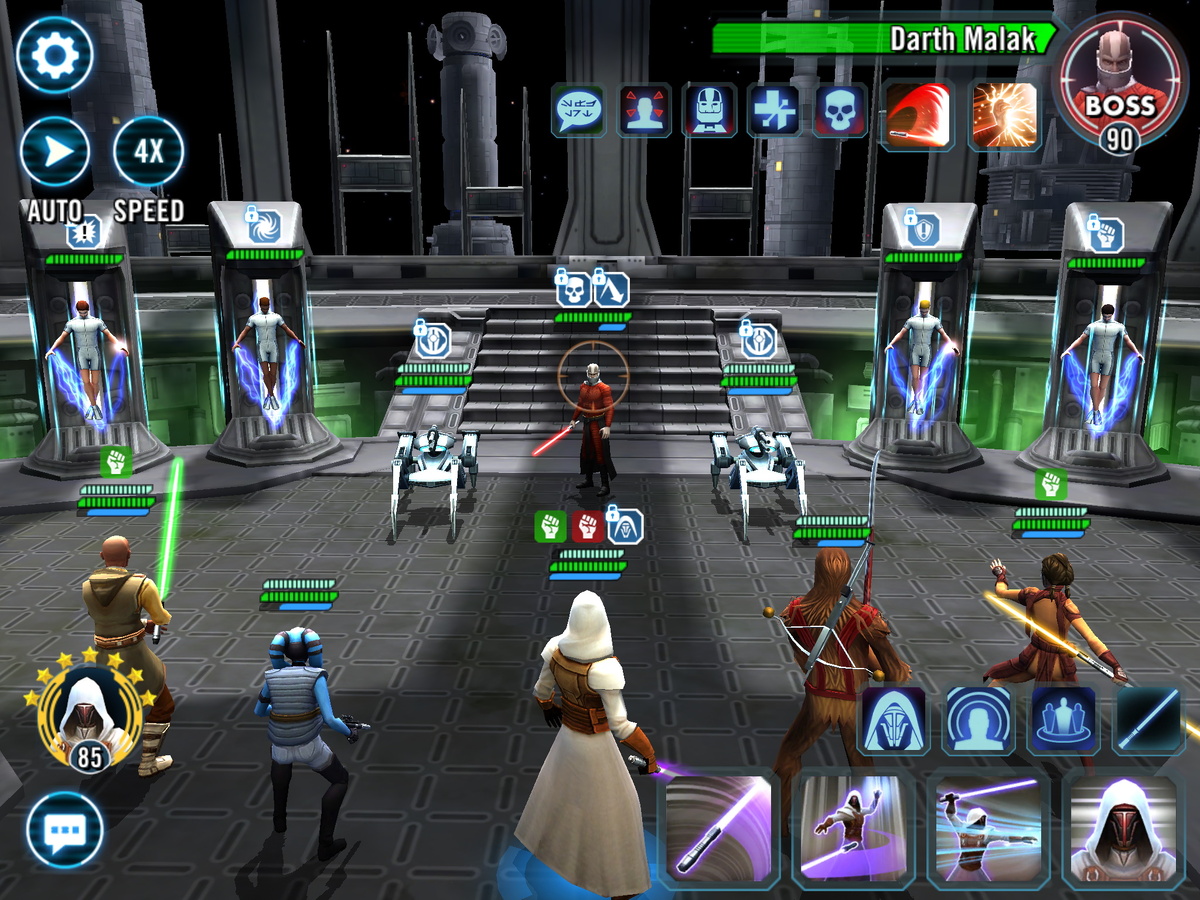Inspect Malak's red-arrows target ability icon
Viewport: 1200px width, 900px height.
click(x=645, y=110)
